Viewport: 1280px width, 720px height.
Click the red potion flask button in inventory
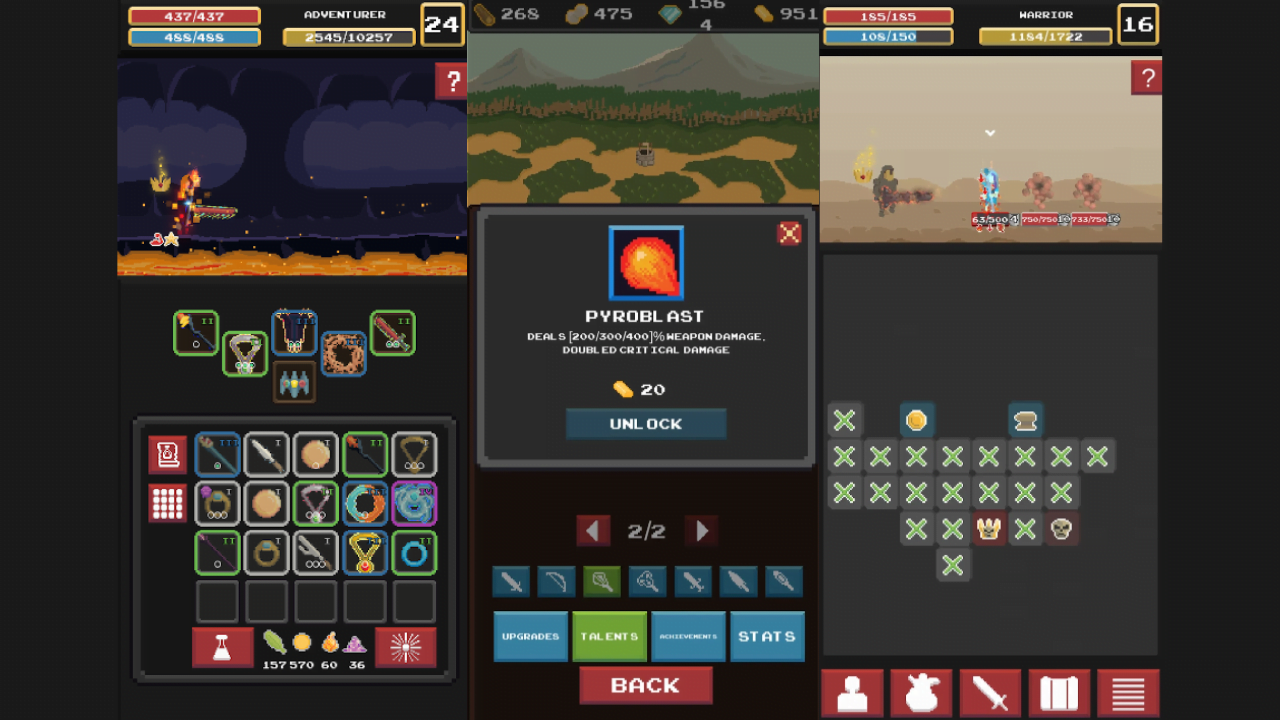(221, 647)
